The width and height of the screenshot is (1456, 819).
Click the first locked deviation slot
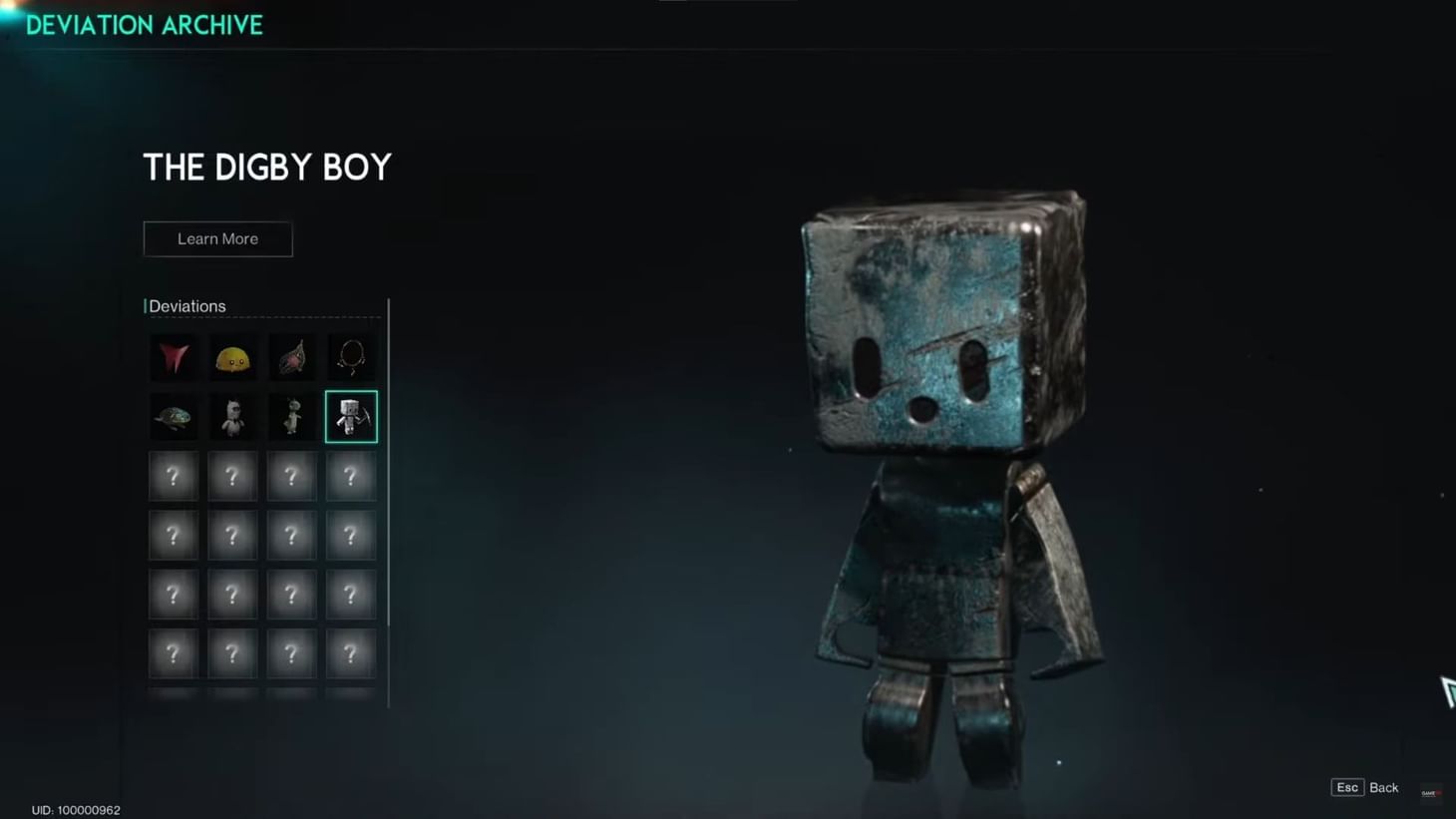click(x=174, y=476)
